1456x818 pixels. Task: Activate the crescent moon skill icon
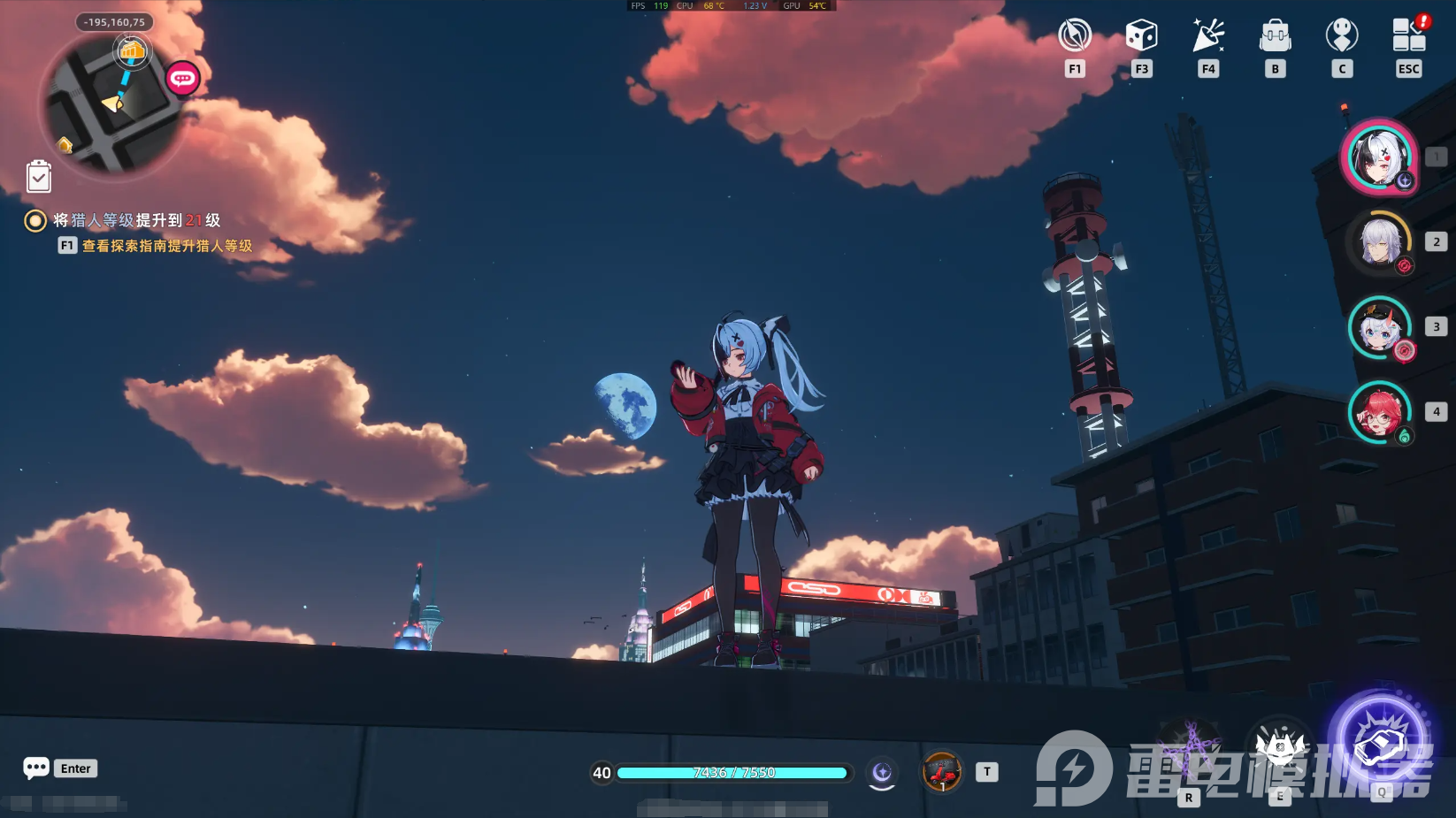point(882,773)
